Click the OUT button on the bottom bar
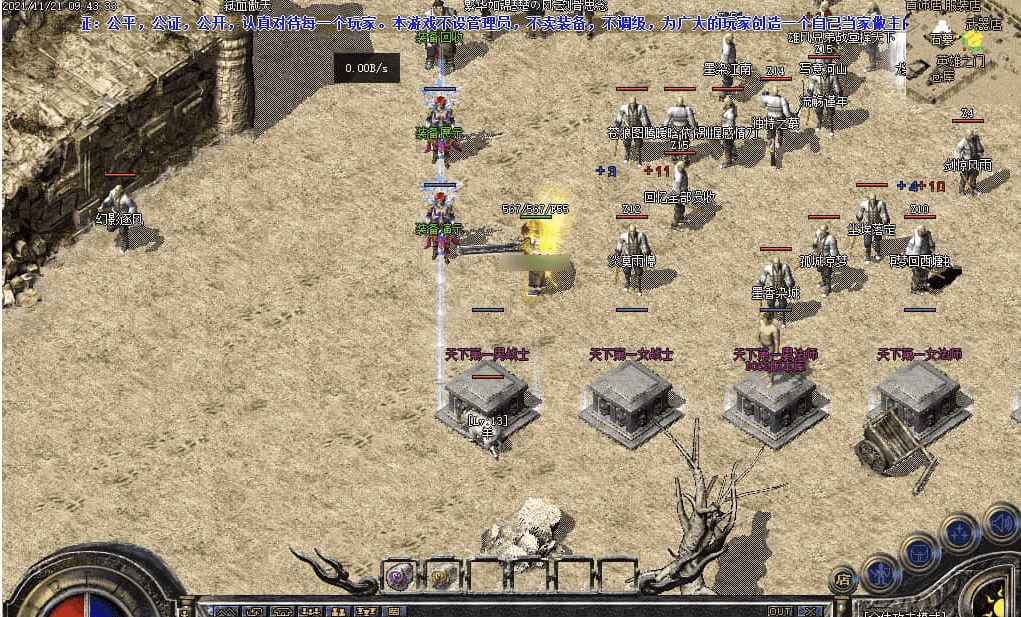 pyautogui.click(x=780, y=610)
